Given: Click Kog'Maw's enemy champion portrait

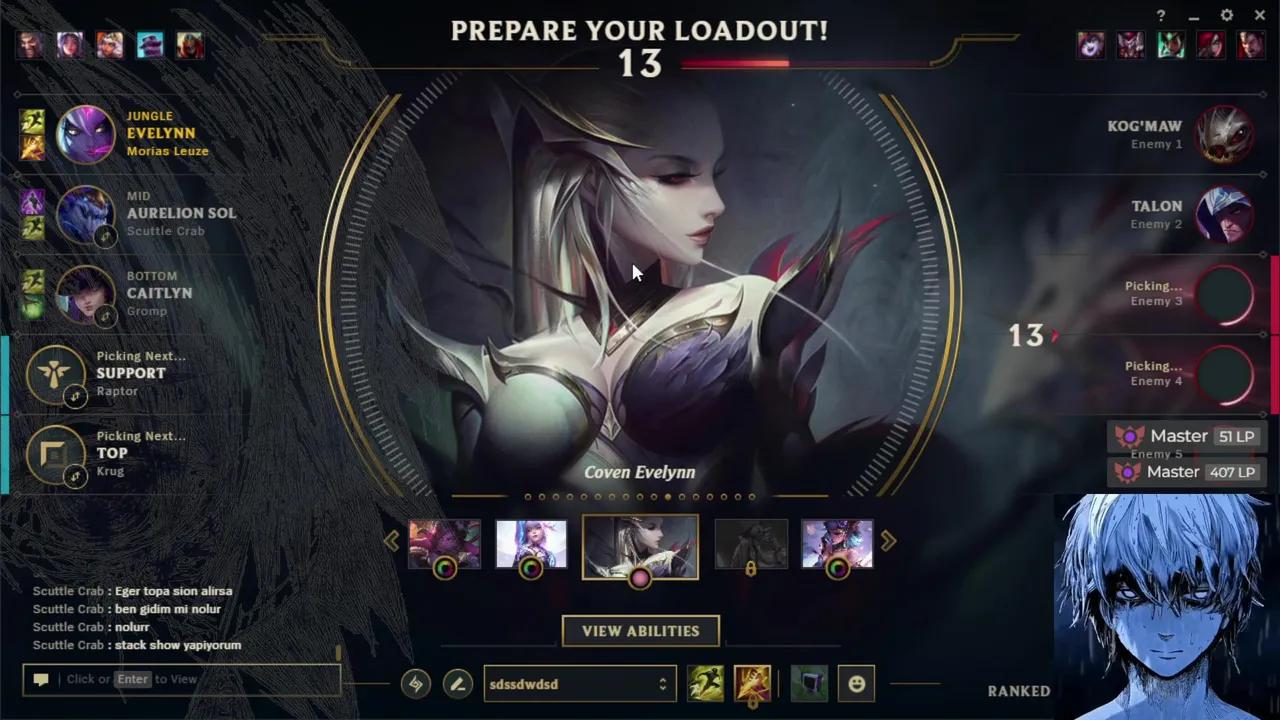Looking at the screenshot, I should 1227,134.
